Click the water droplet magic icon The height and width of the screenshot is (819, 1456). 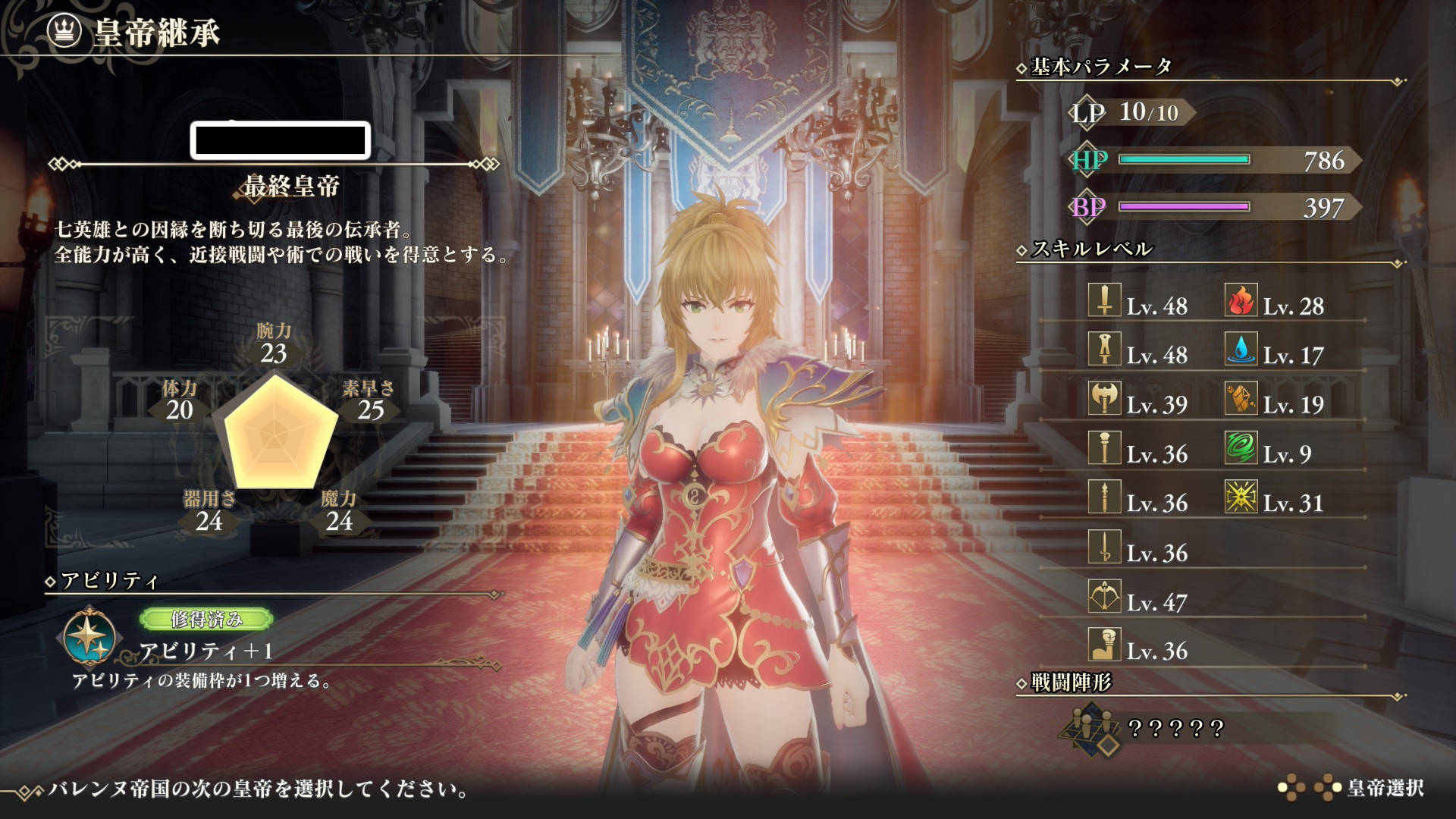(x=1241, y=350)
